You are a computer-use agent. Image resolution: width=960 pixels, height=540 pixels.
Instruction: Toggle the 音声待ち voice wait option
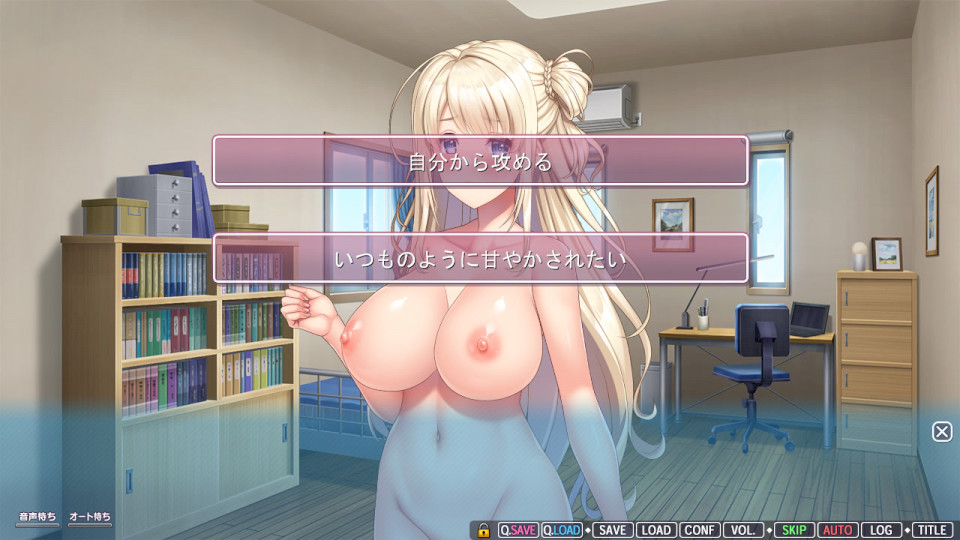click(x=37, y=518)
